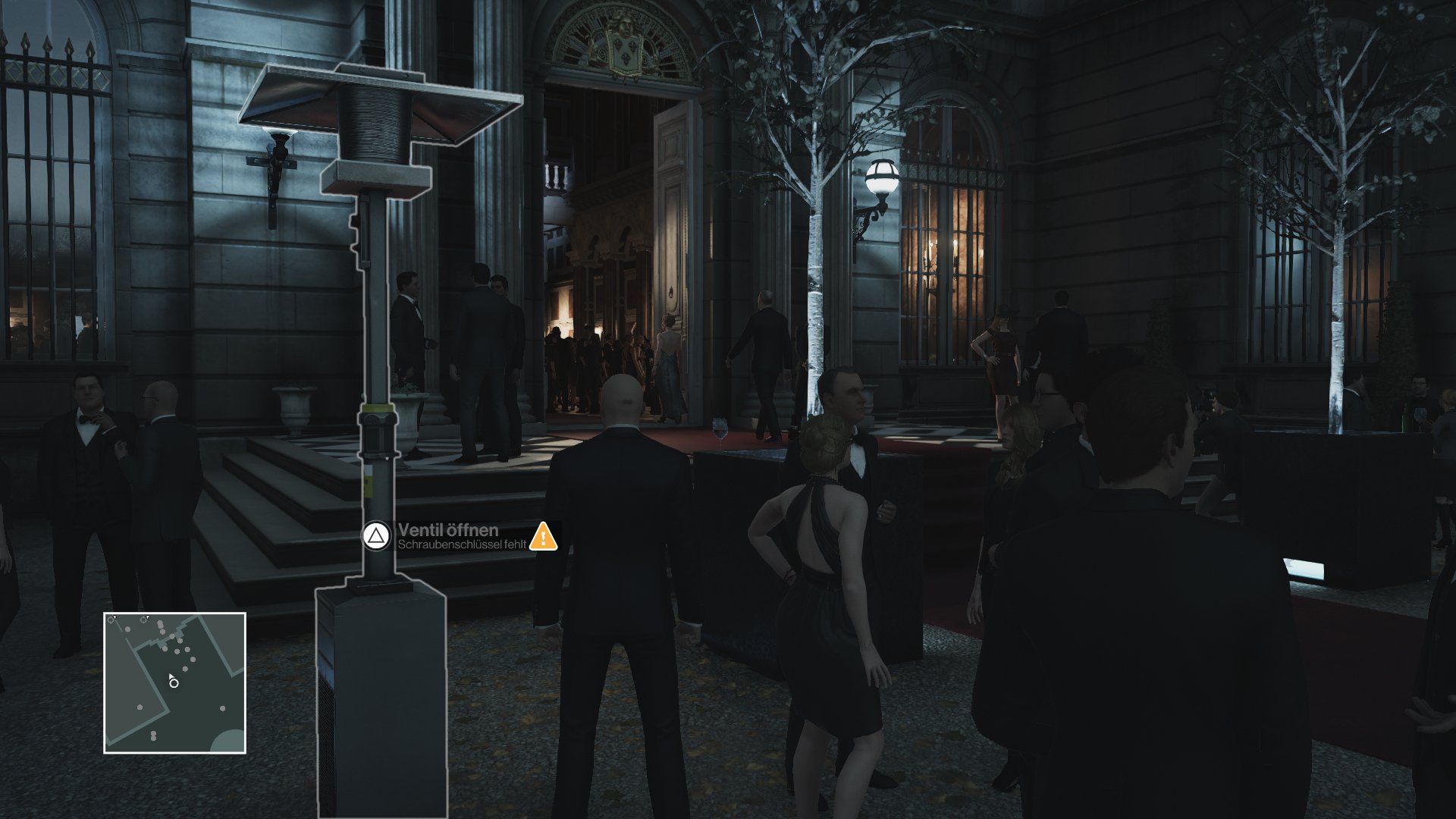Image resolution: width=1456 pixels, height=819 pixels.
Task: Click the NPC dot in the minimap's lower-left area
Action: click(x=140, y=707)
